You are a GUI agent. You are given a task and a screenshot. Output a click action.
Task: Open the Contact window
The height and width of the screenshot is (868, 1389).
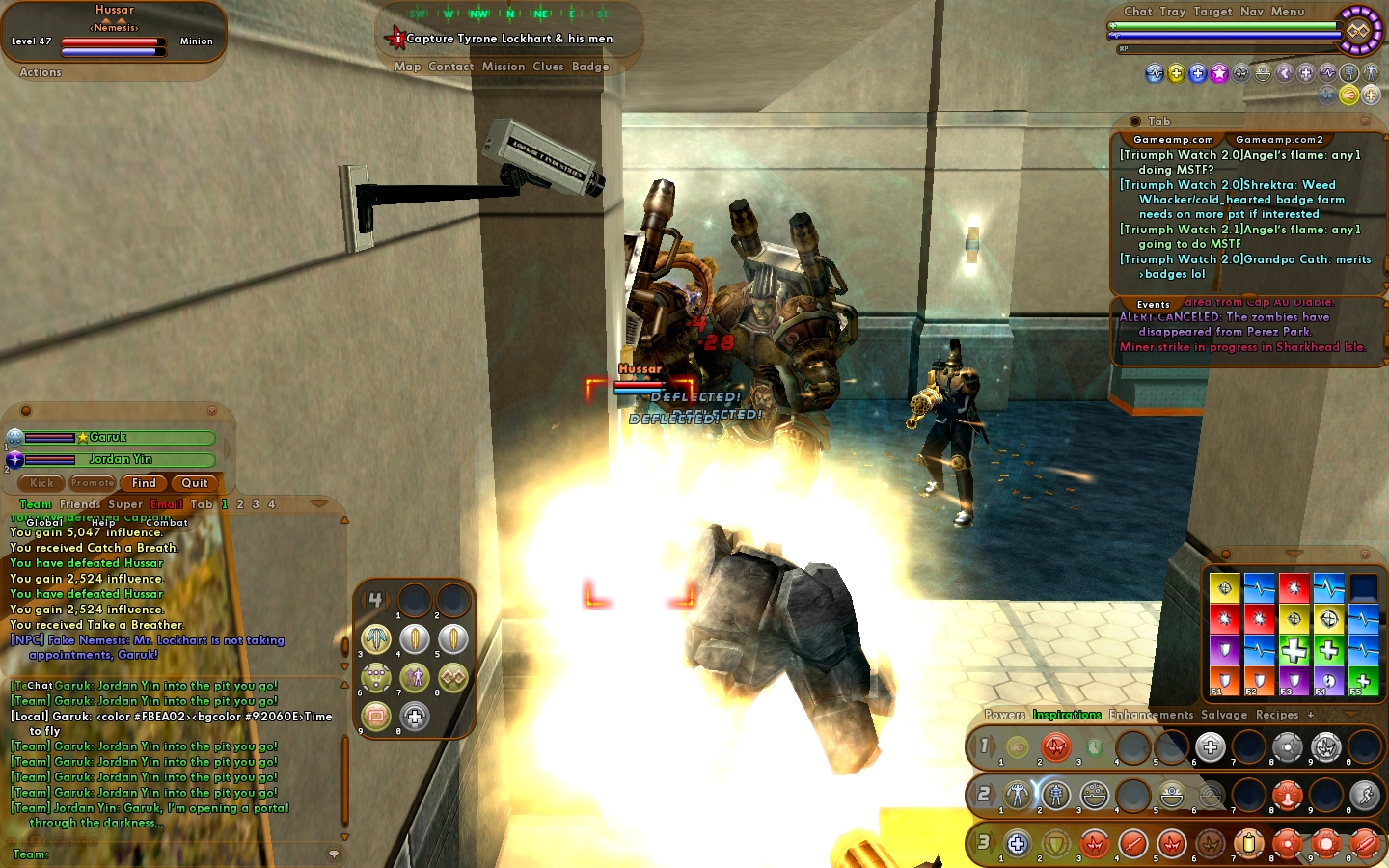[450, 67]
